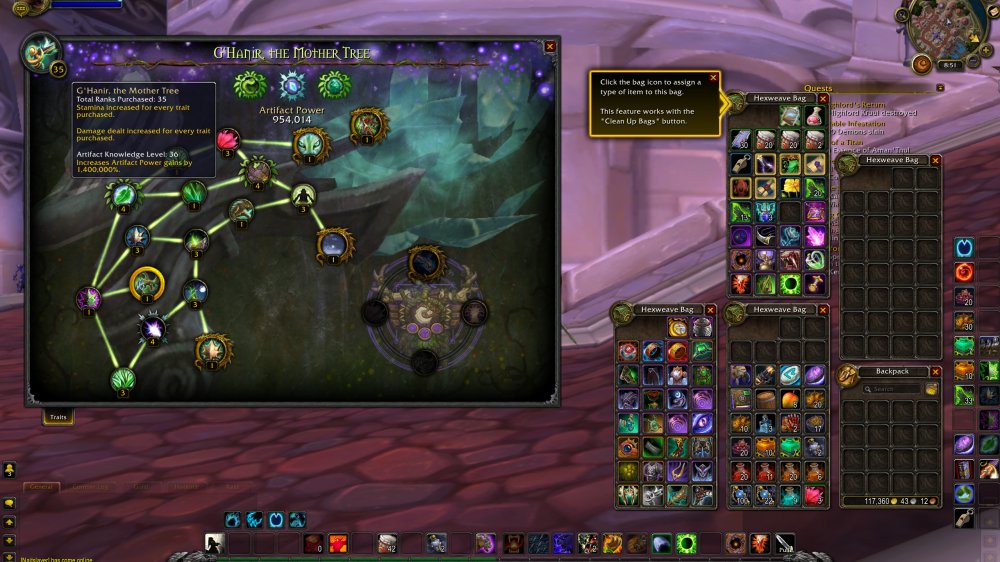The height and width of the screenshot is (562, 1000).
Task: Collapse the Quests tracker header
Action: 939,88
